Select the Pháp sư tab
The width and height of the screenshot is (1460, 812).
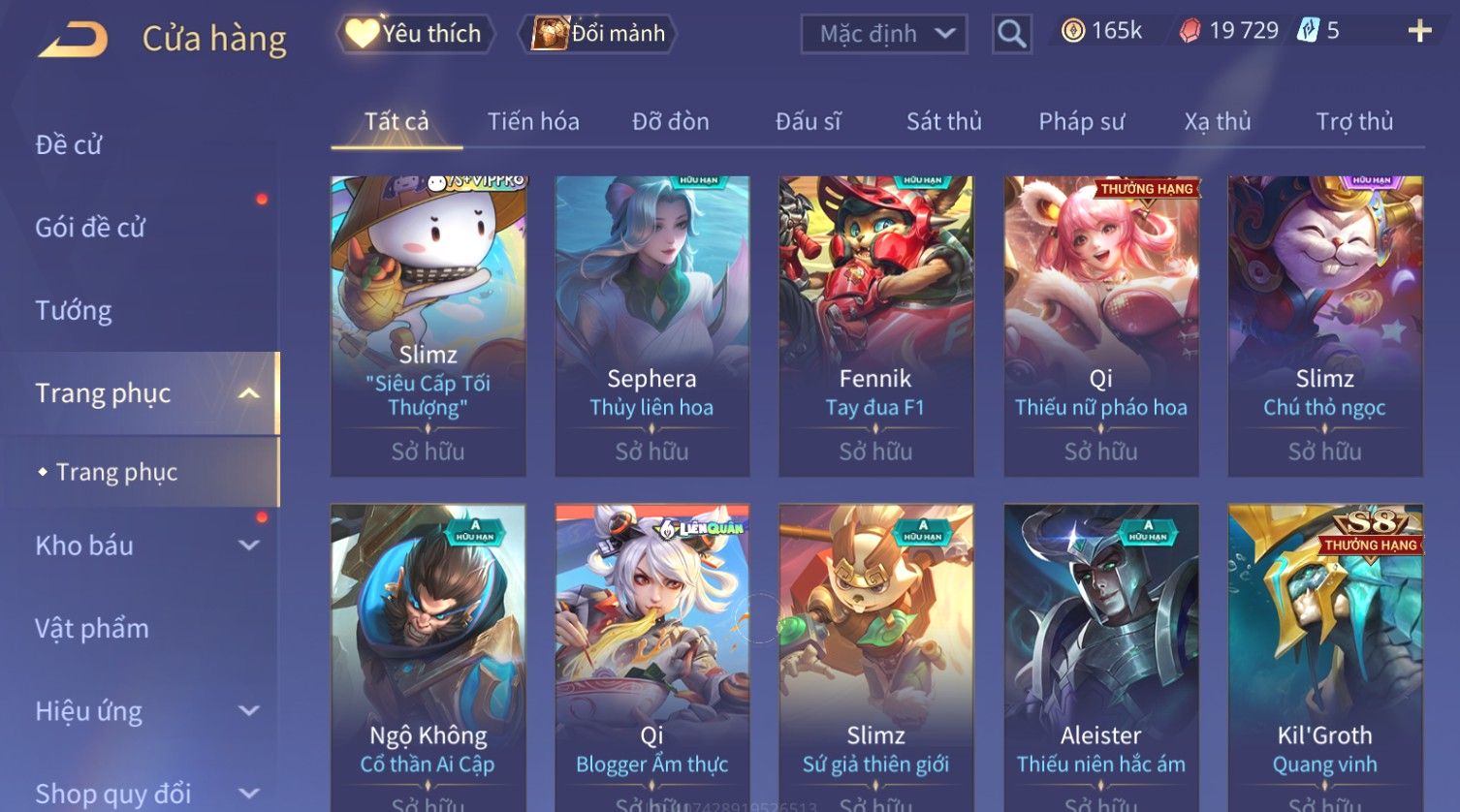[1081, 122]
